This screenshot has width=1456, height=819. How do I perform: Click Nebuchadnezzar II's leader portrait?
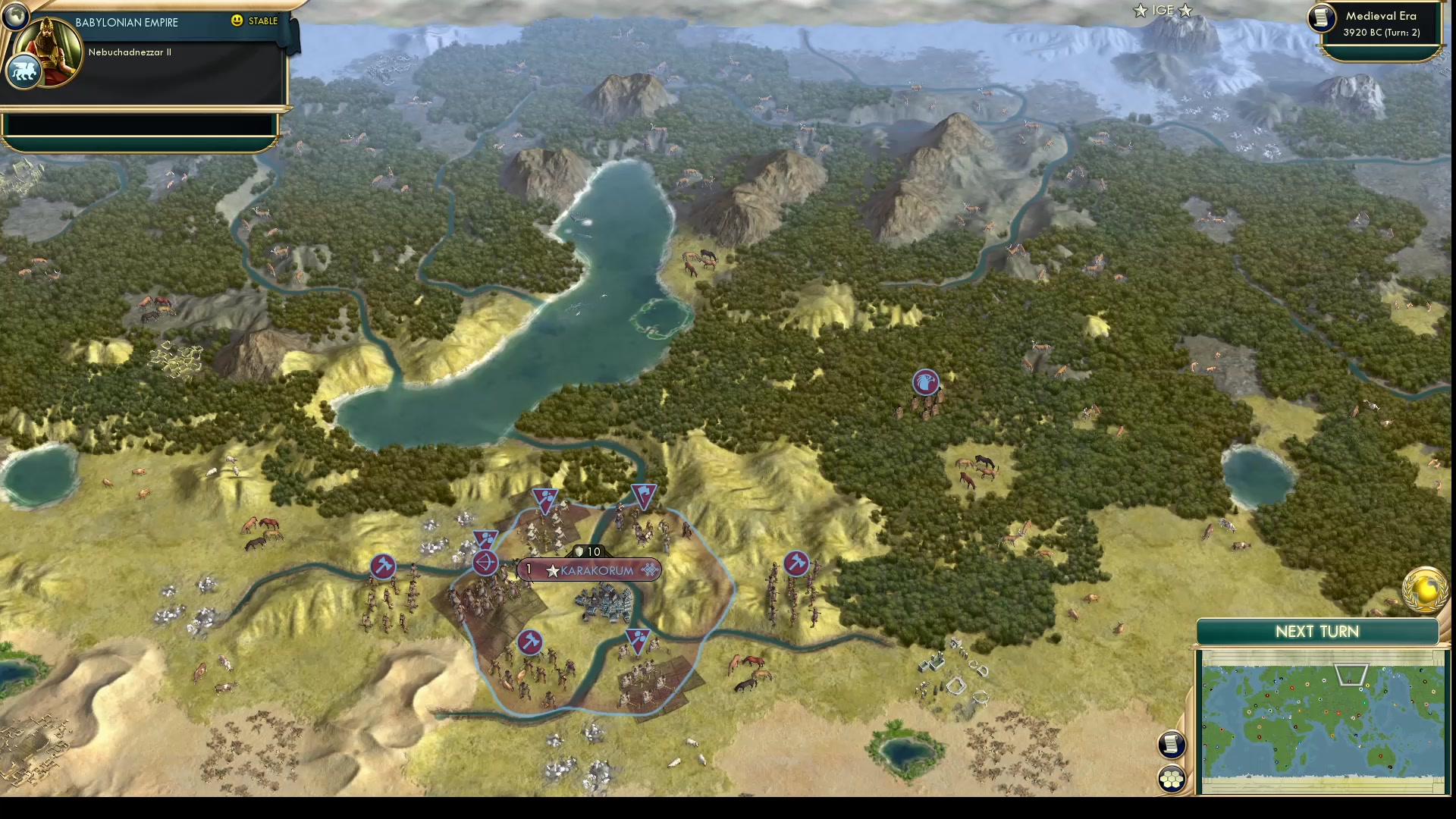click(47, 52)
